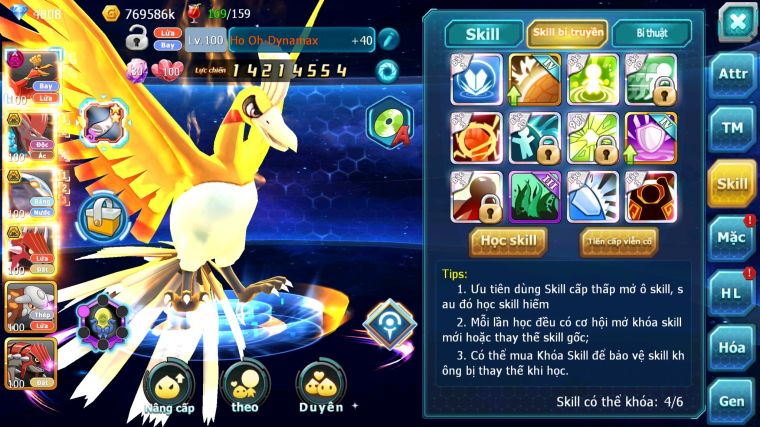Switch to the Skill bí truyền tab
Viewport: 760px width, 427px height.
(567, 33)
